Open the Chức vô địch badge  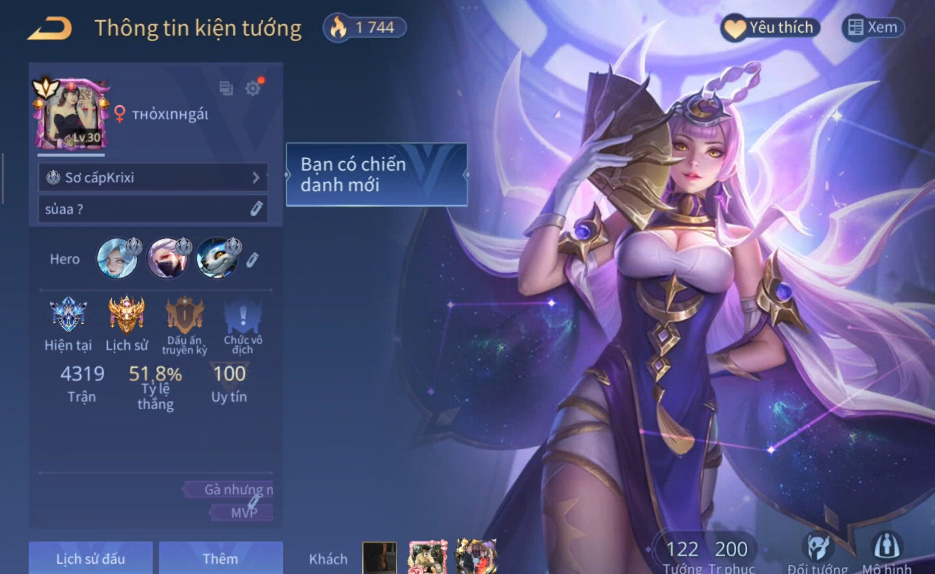(244, 318)
